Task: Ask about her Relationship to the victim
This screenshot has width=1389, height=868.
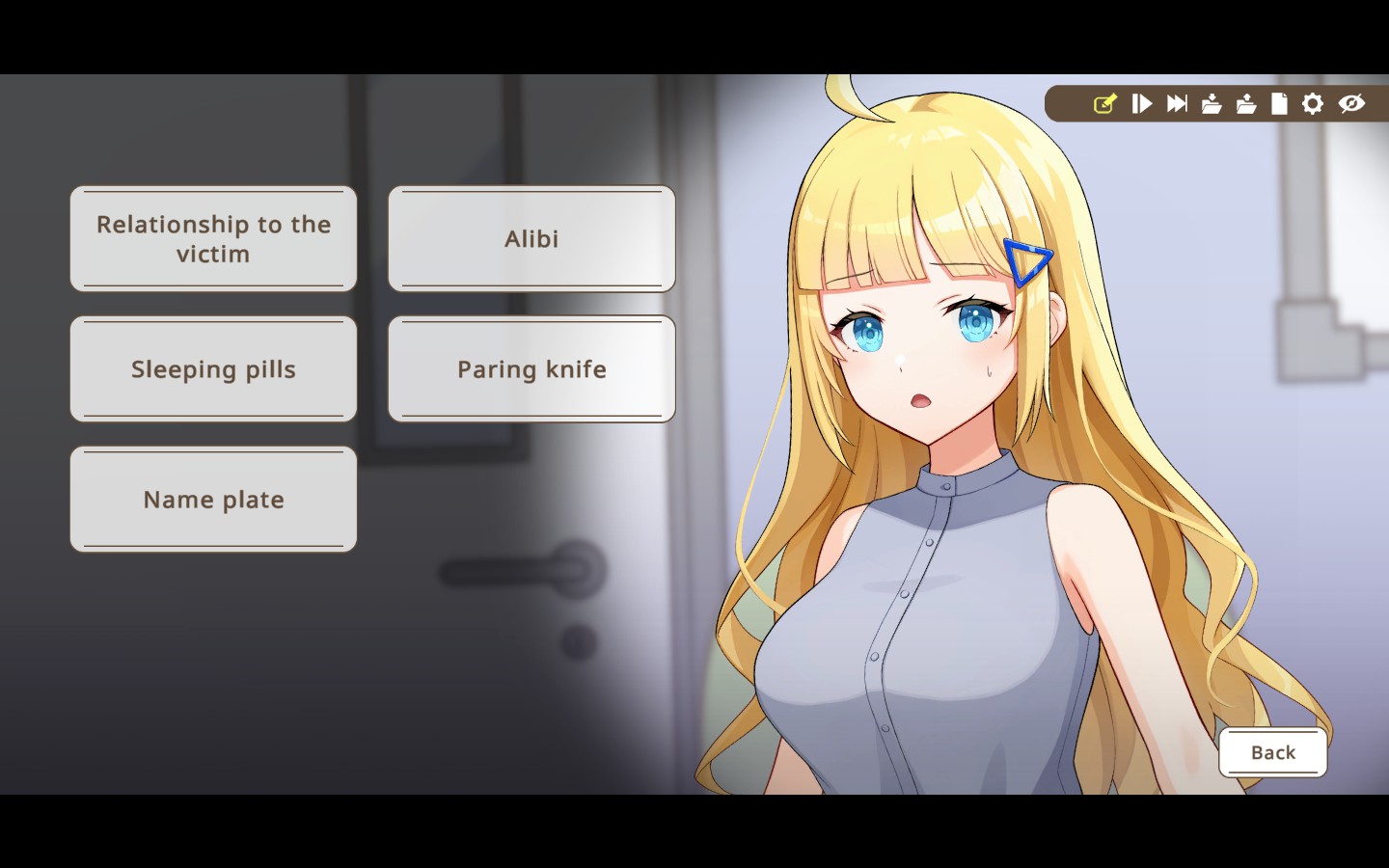Action: click(212, 238)
